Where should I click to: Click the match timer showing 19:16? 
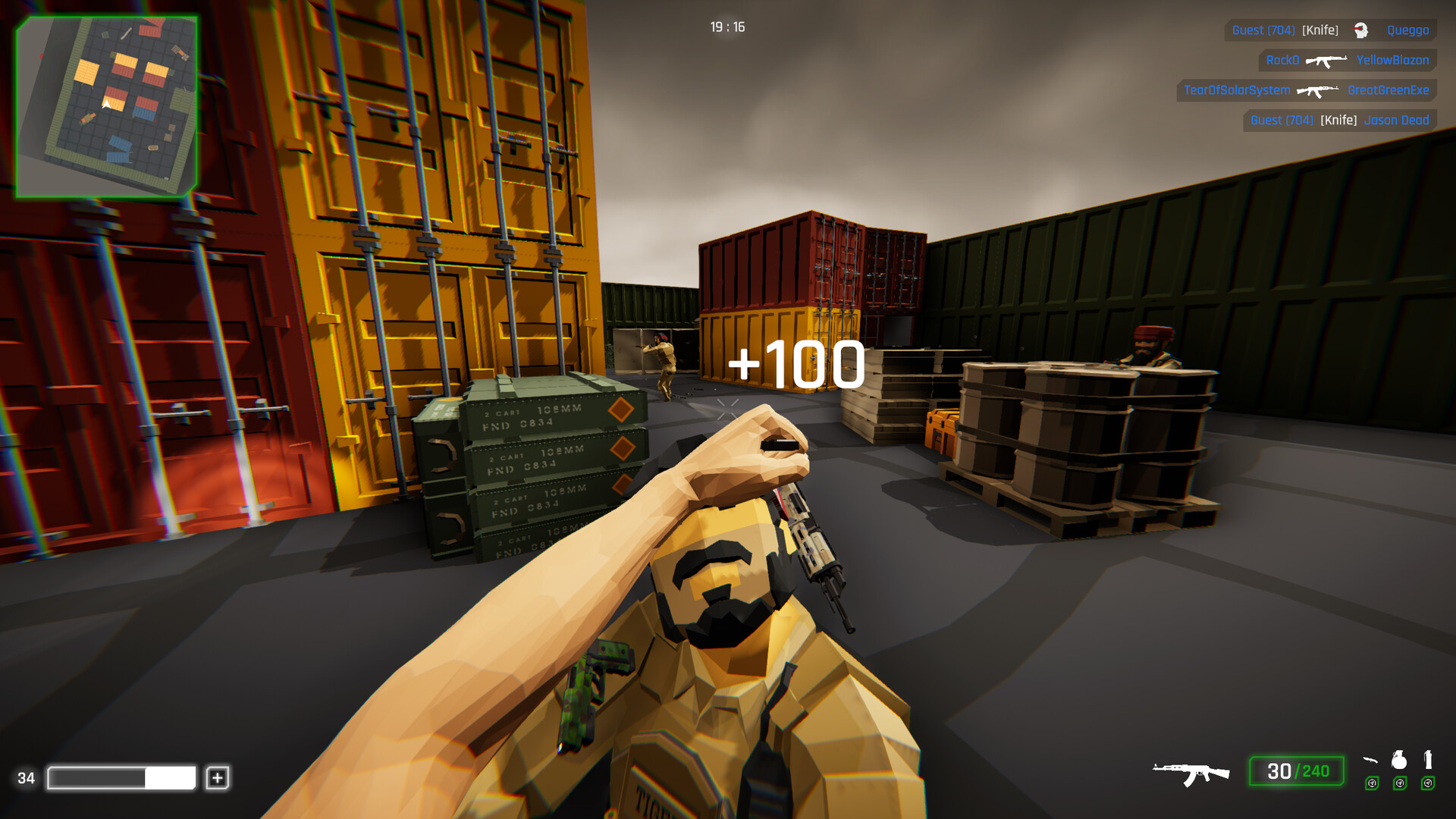coord(726,24)
